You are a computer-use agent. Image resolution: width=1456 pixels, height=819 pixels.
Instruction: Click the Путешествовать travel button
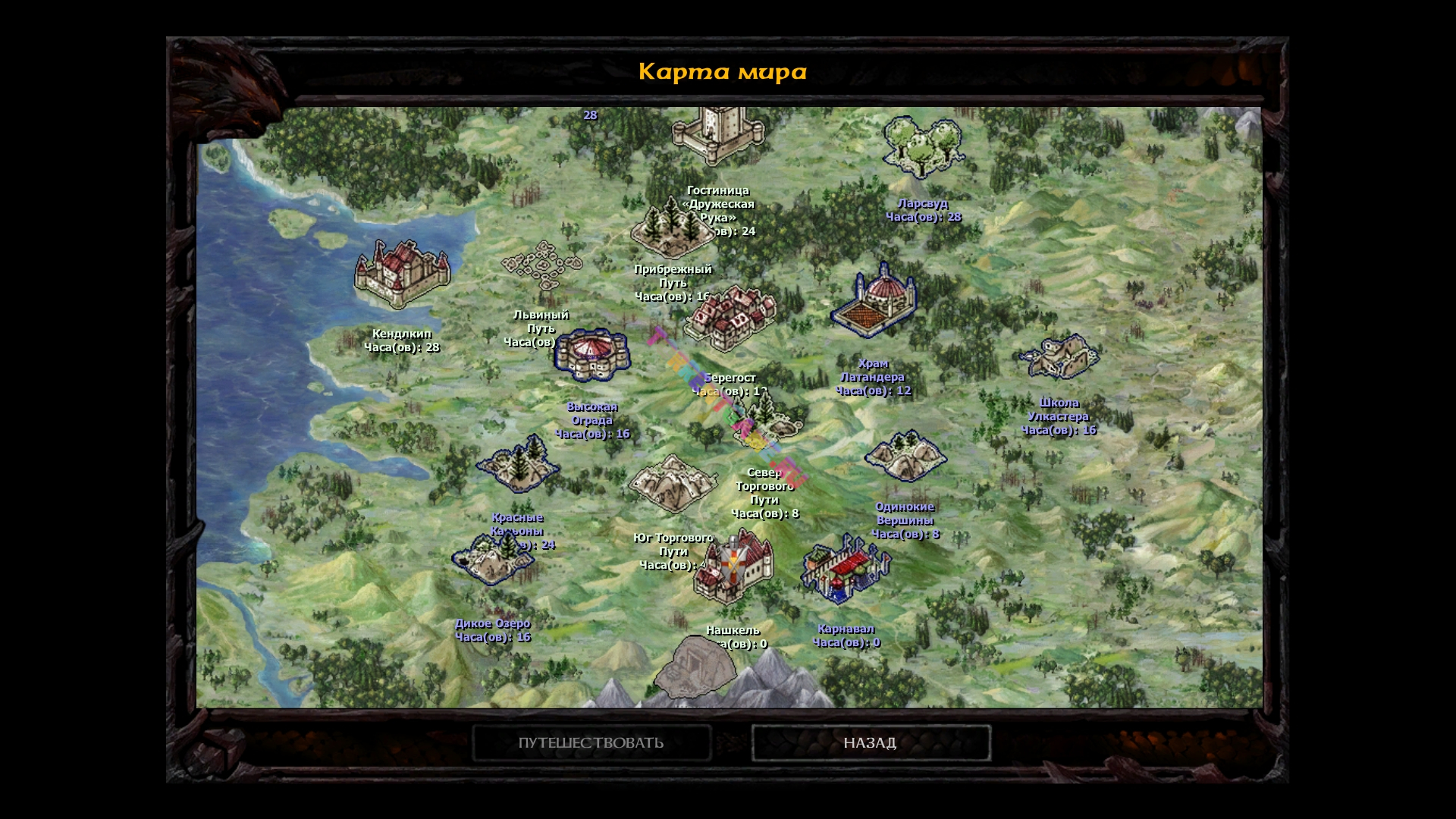(x=591, y=742)
